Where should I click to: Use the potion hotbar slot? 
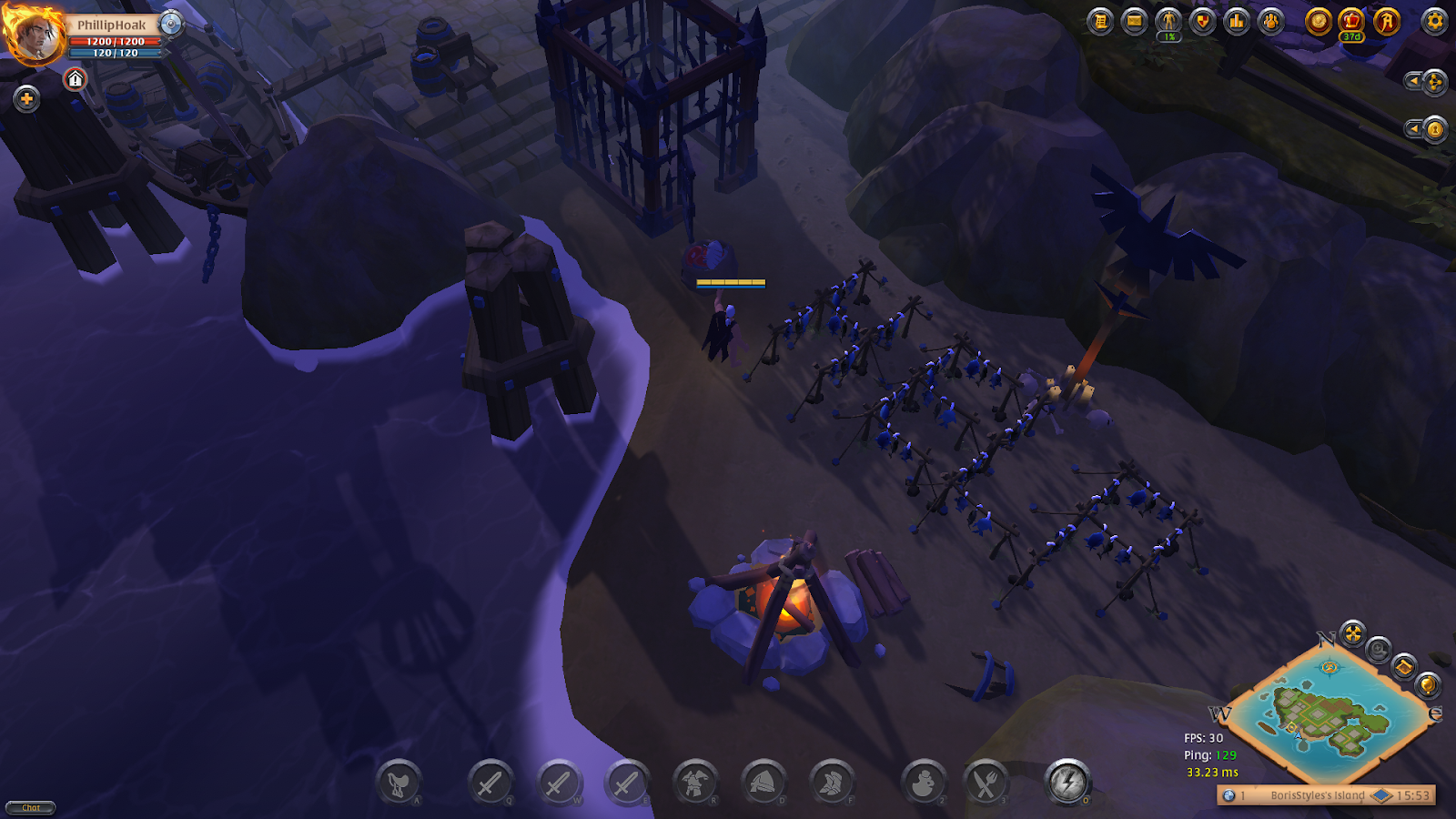pyautogui.click(x=923, y=783)
